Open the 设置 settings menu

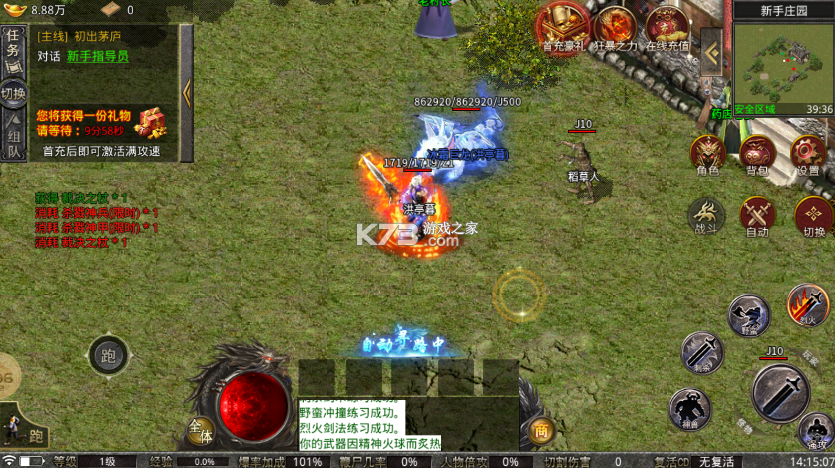click(x=808, y=154)
